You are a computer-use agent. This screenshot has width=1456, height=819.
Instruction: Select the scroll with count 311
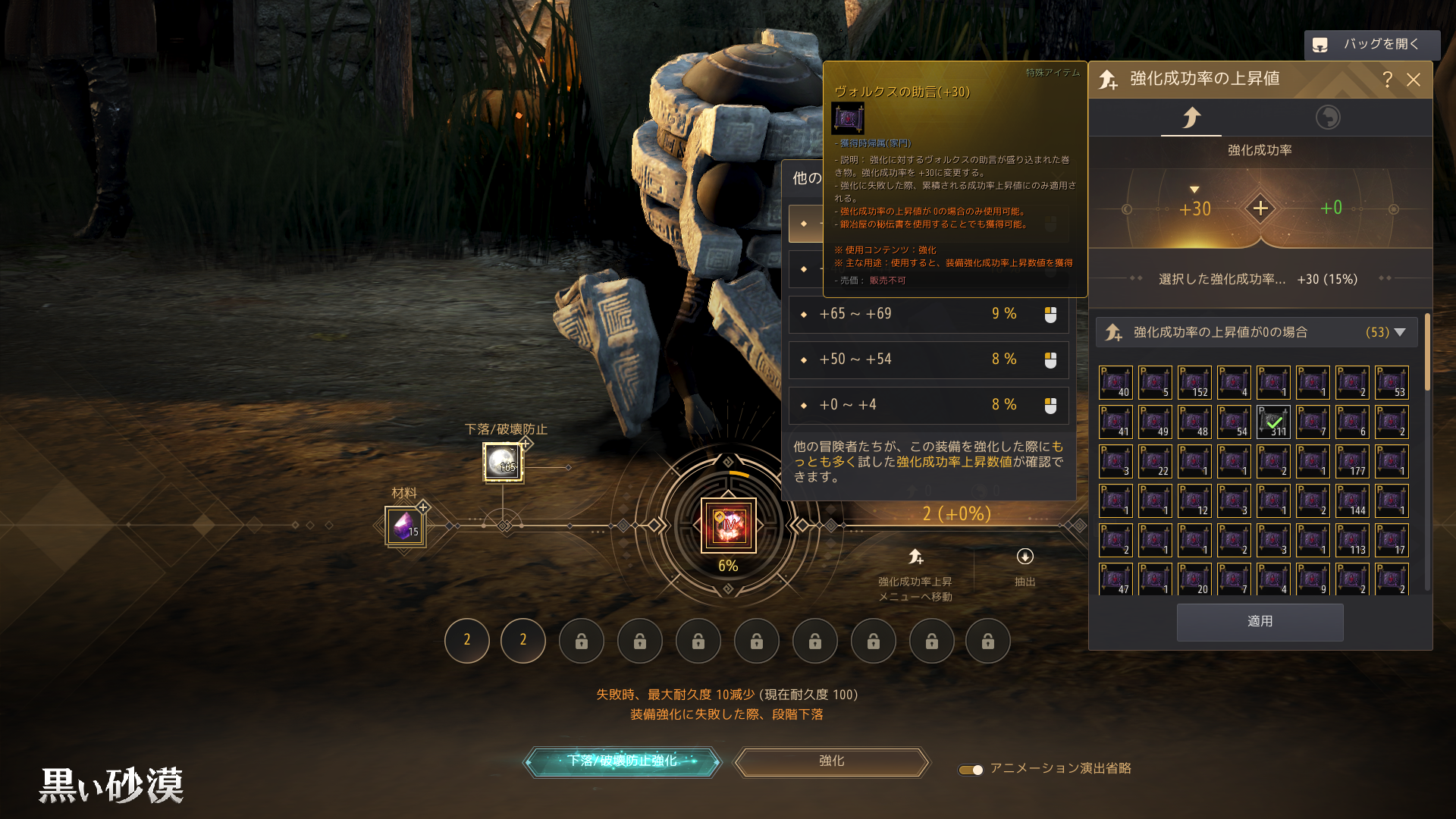(x=1273, y=422)
